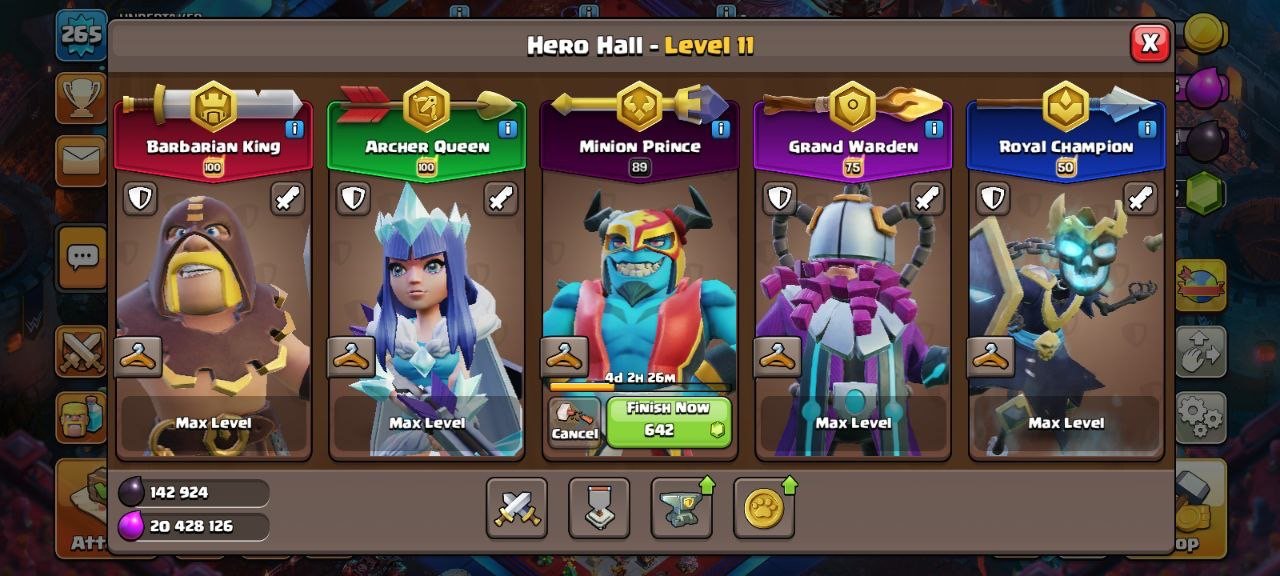Cancel the Minion Prince upgrade
Viewport: 1280px width, 576px height.
pyautogui.click(x=574, y=421)
